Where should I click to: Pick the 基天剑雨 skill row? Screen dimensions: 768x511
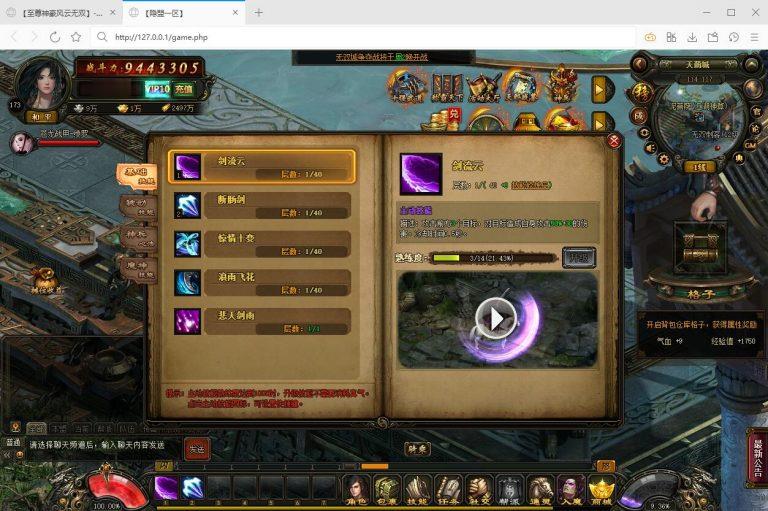point(262,321)
